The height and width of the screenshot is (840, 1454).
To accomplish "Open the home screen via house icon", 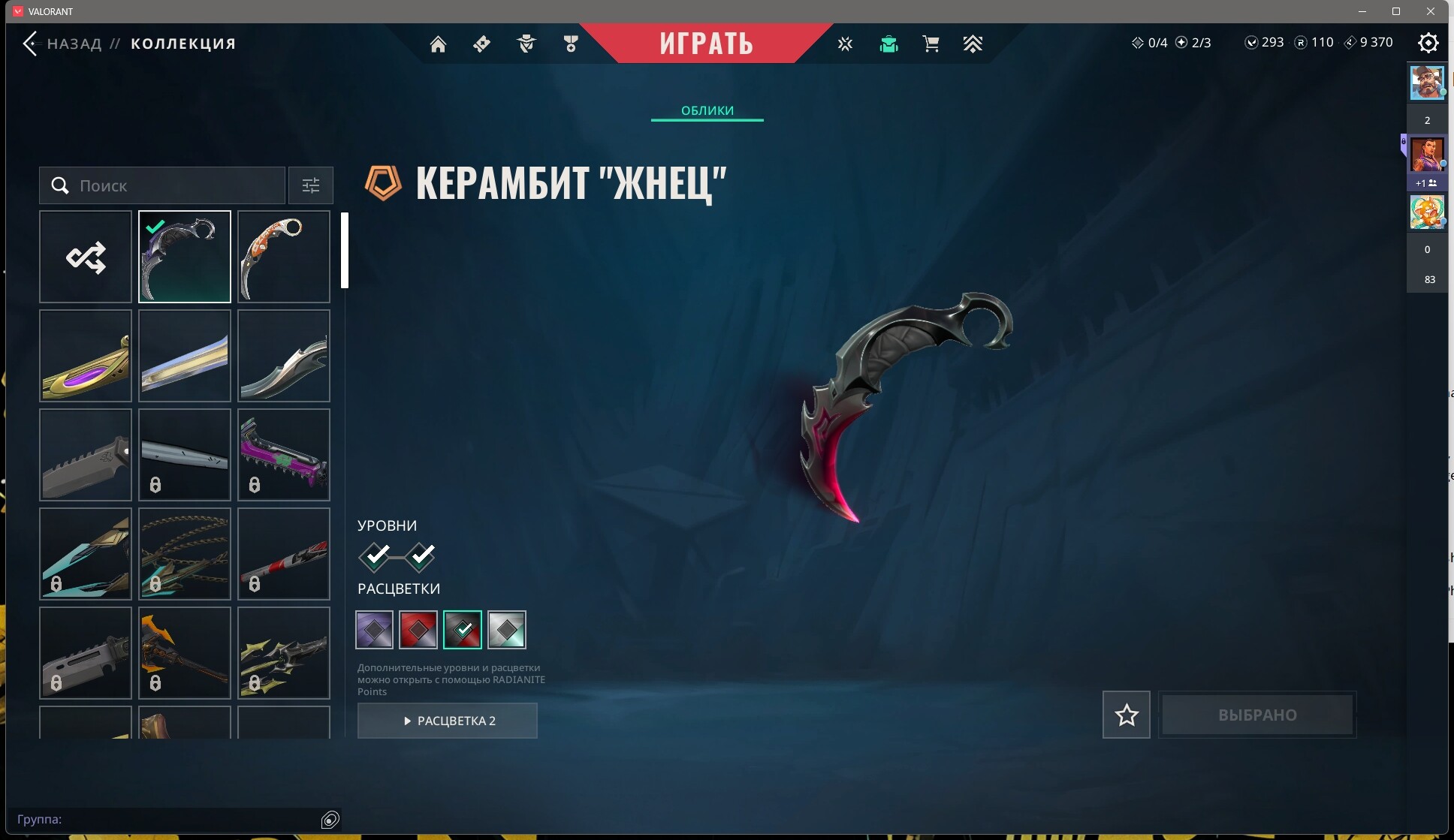I will tap(438, 44).
